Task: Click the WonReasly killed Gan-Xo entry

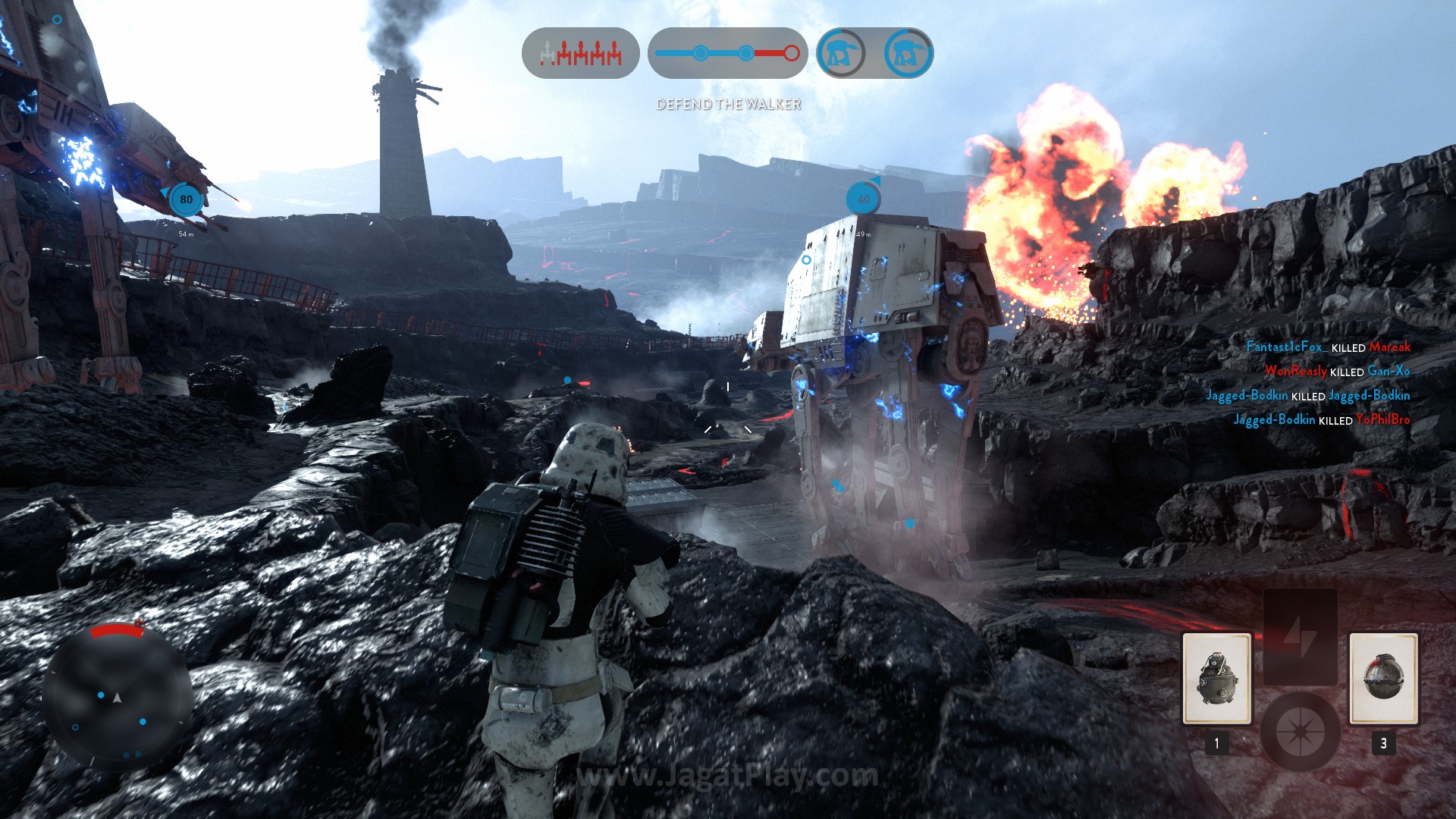Action: coord(1337,372)
